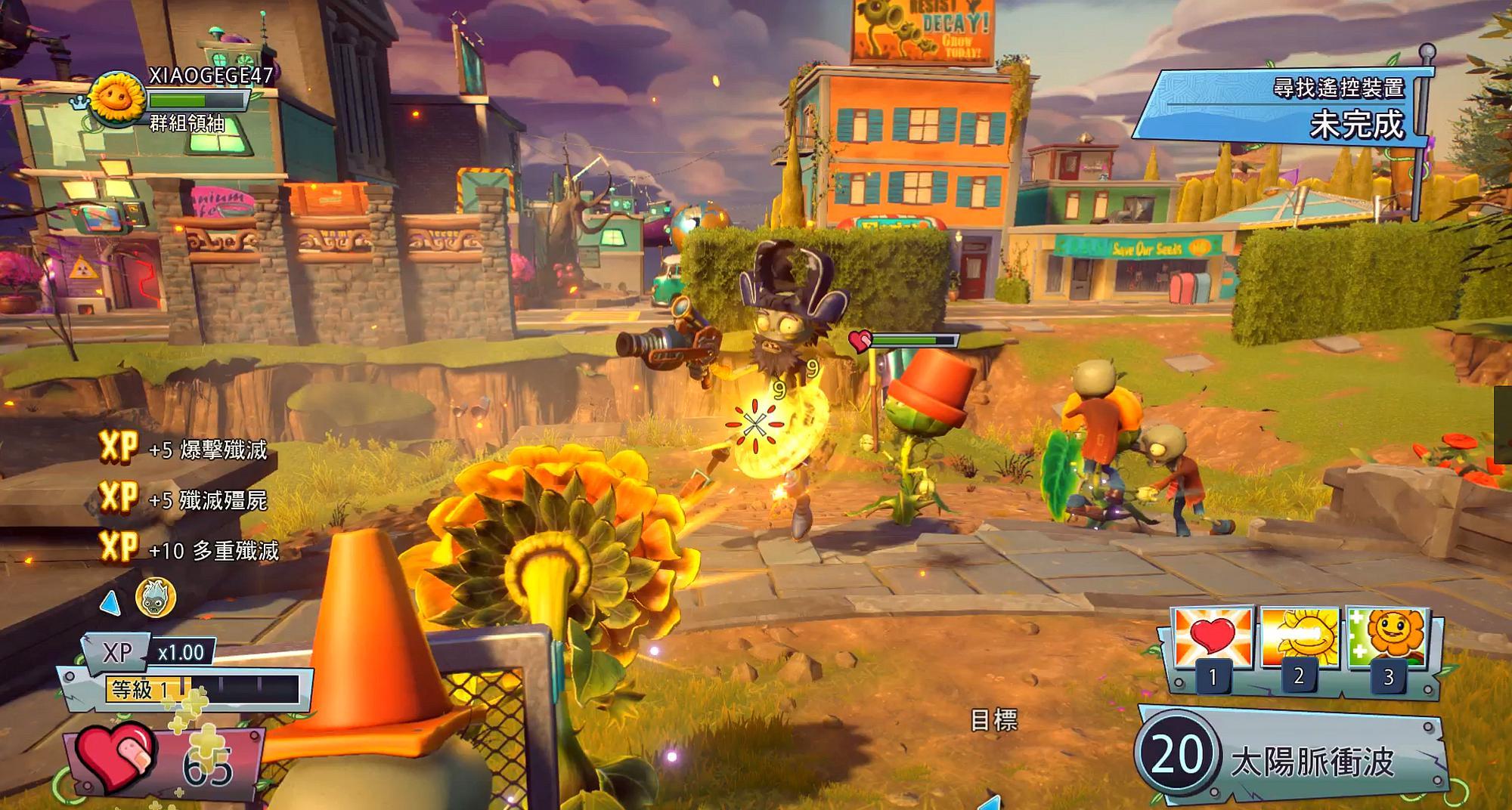The width and height of the screenshot is (1512, 810).
Task: Click the XP multiplier x1.00 badge
Action: (181, 652)
